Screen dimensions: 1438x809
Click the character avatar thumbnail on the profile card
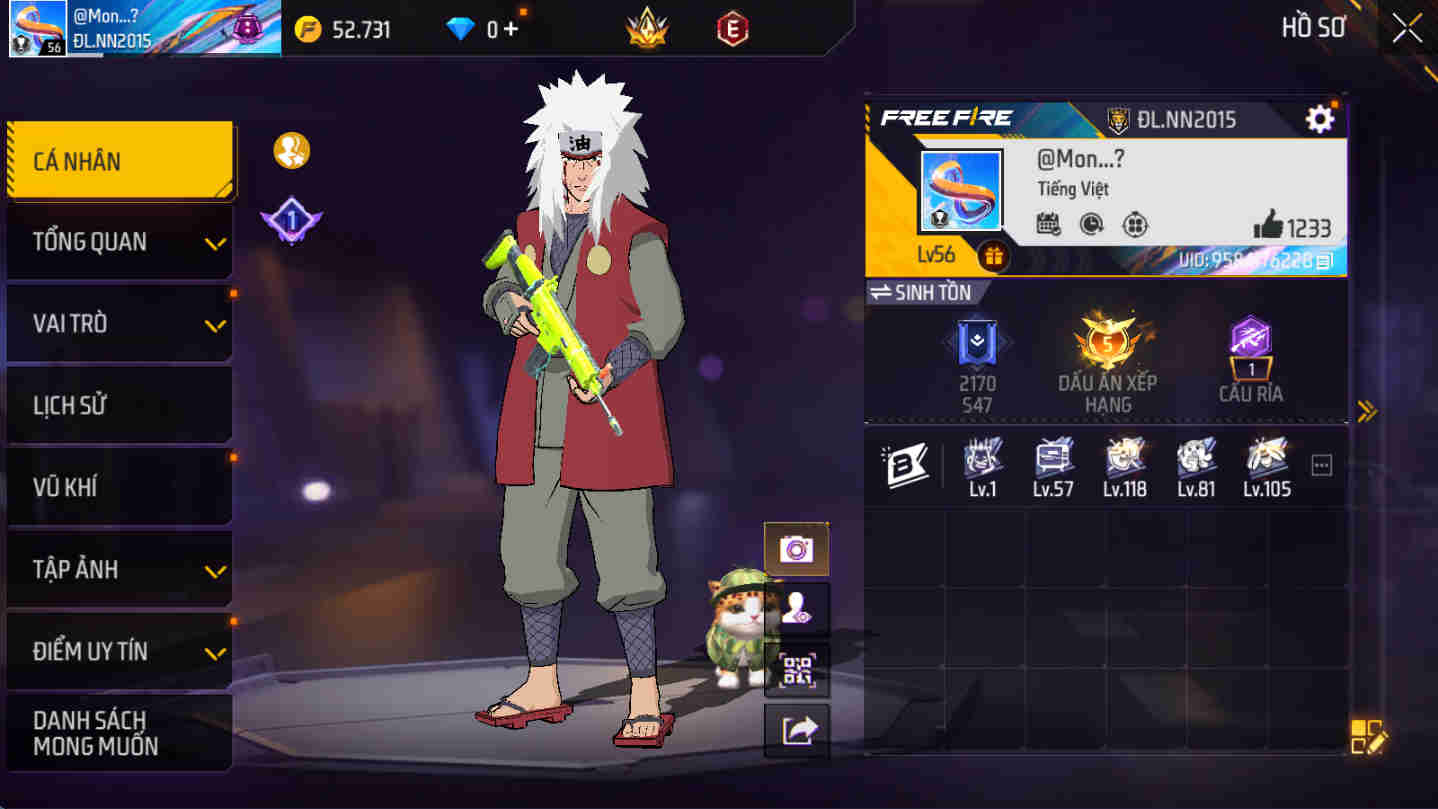(959, 190)
